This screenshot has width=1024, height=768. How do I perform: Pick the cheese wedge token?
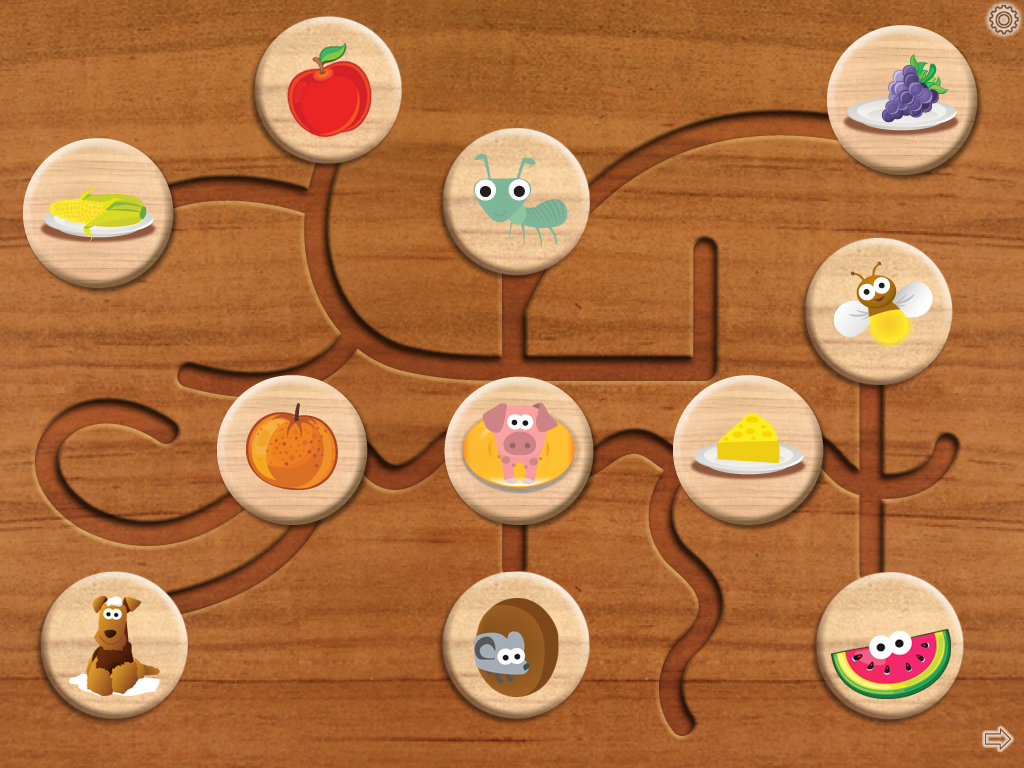[x=748, y=449]
